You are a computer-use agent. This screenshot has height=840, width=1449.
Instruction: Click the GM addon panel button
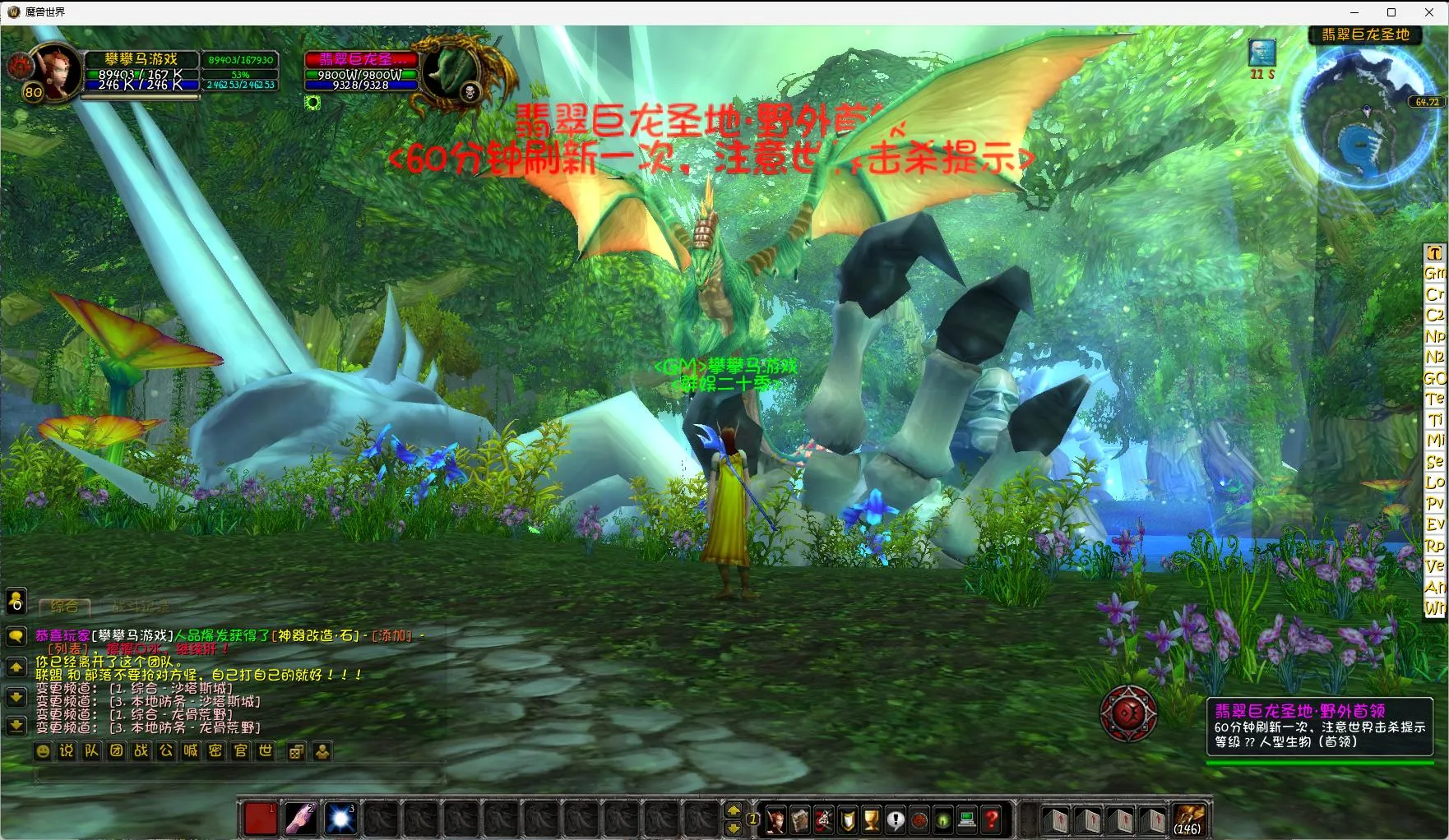[x=1434, y=273]
